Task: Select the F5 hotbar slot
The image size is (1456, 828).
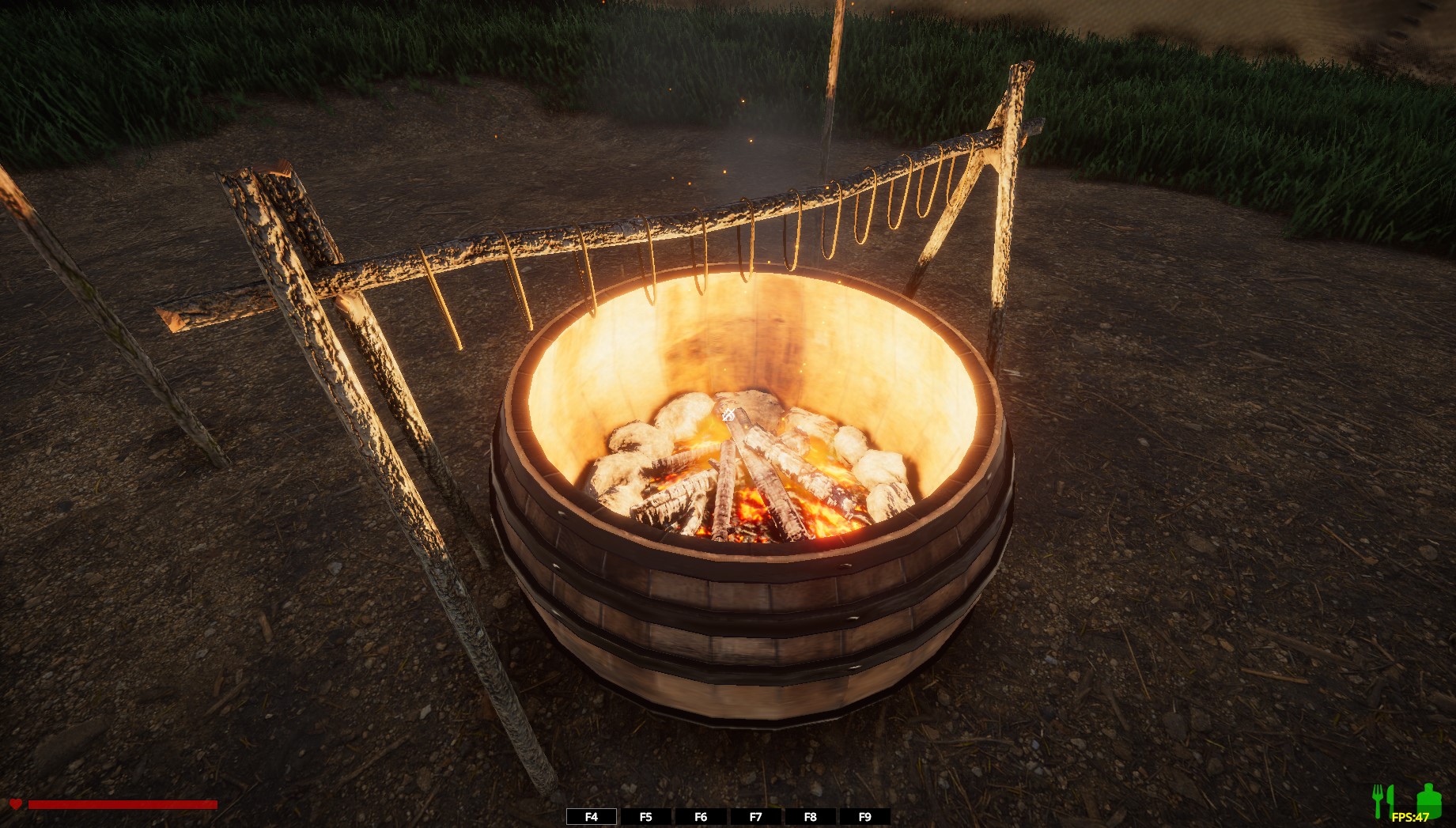Action: coord(646,817)
